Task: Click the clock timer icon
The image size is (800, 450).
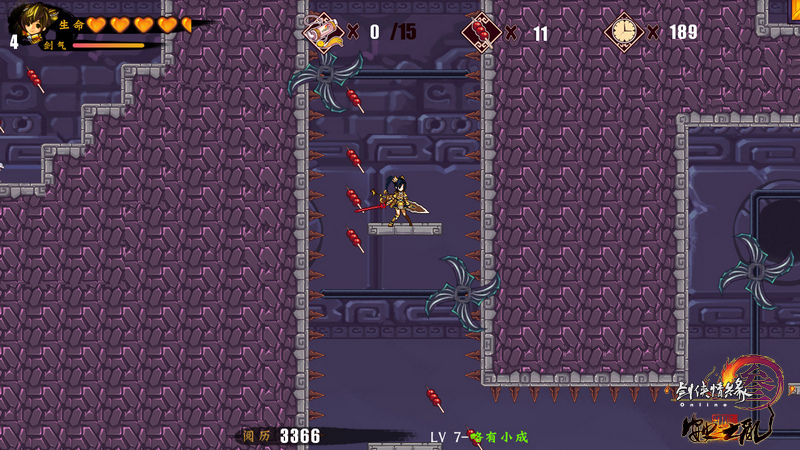Action: coord(625,32)
